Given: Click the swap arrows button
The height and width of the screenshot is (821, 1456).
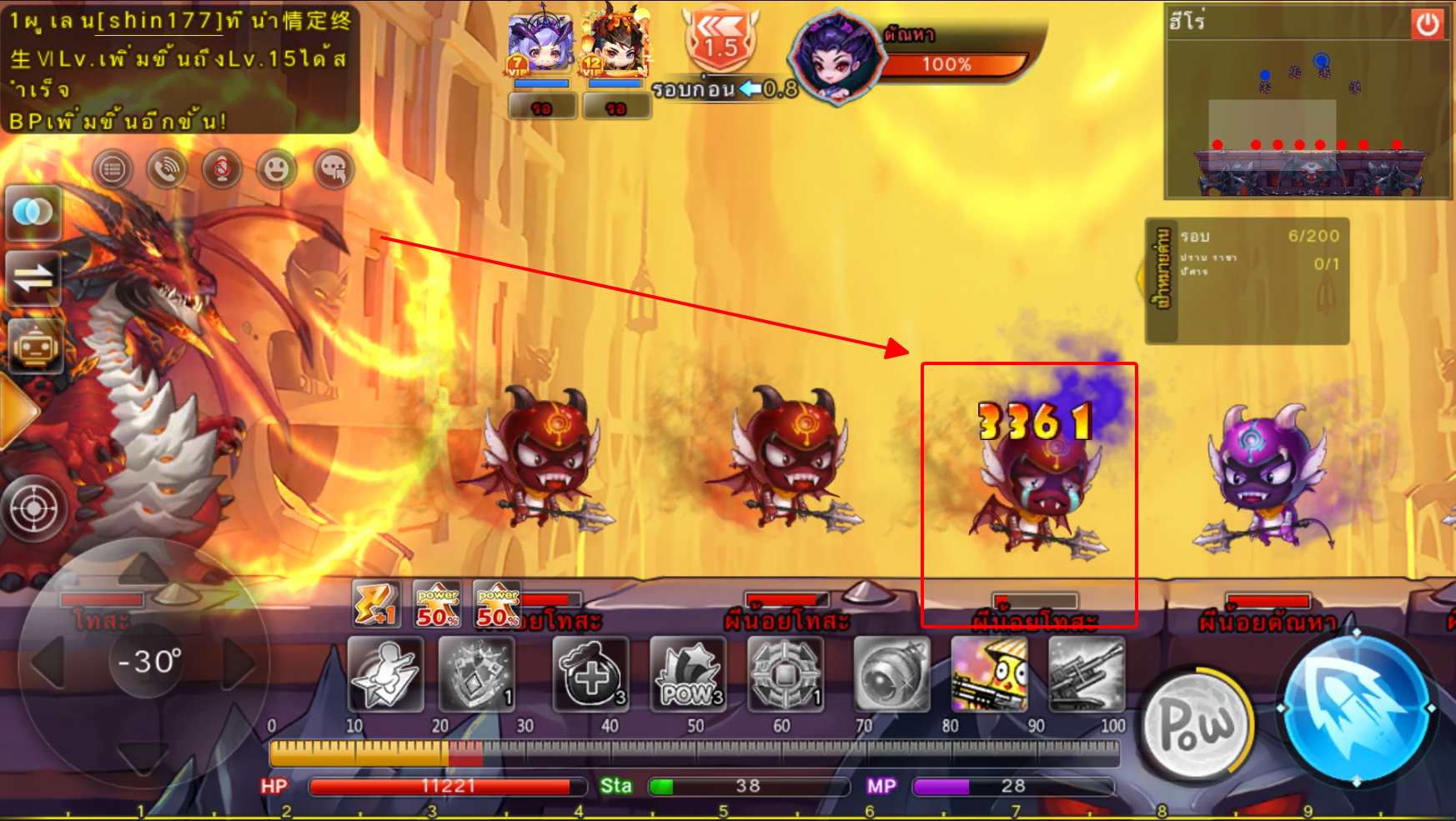Looking at the screenshot, I should tap(33, 278).
